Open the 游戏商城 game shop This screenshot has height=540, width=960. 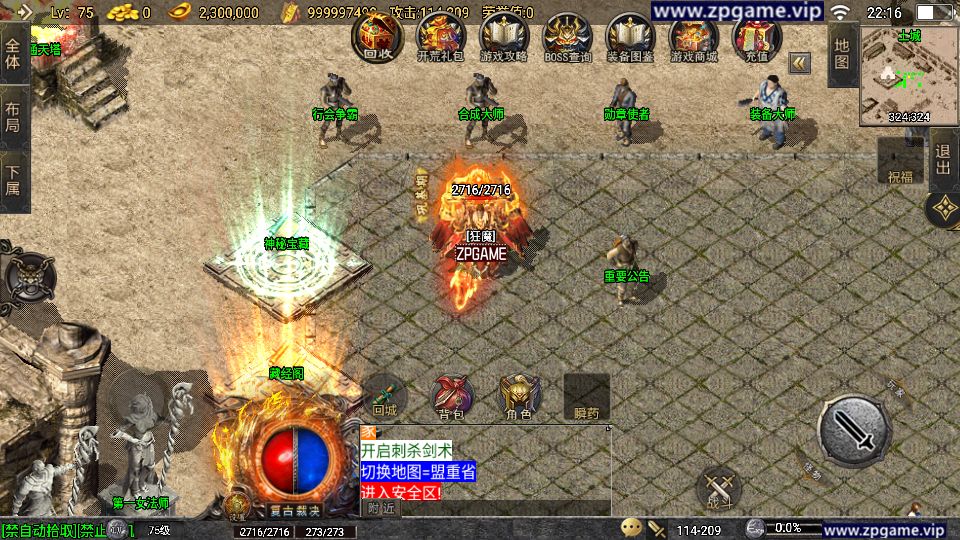[694, 38]
